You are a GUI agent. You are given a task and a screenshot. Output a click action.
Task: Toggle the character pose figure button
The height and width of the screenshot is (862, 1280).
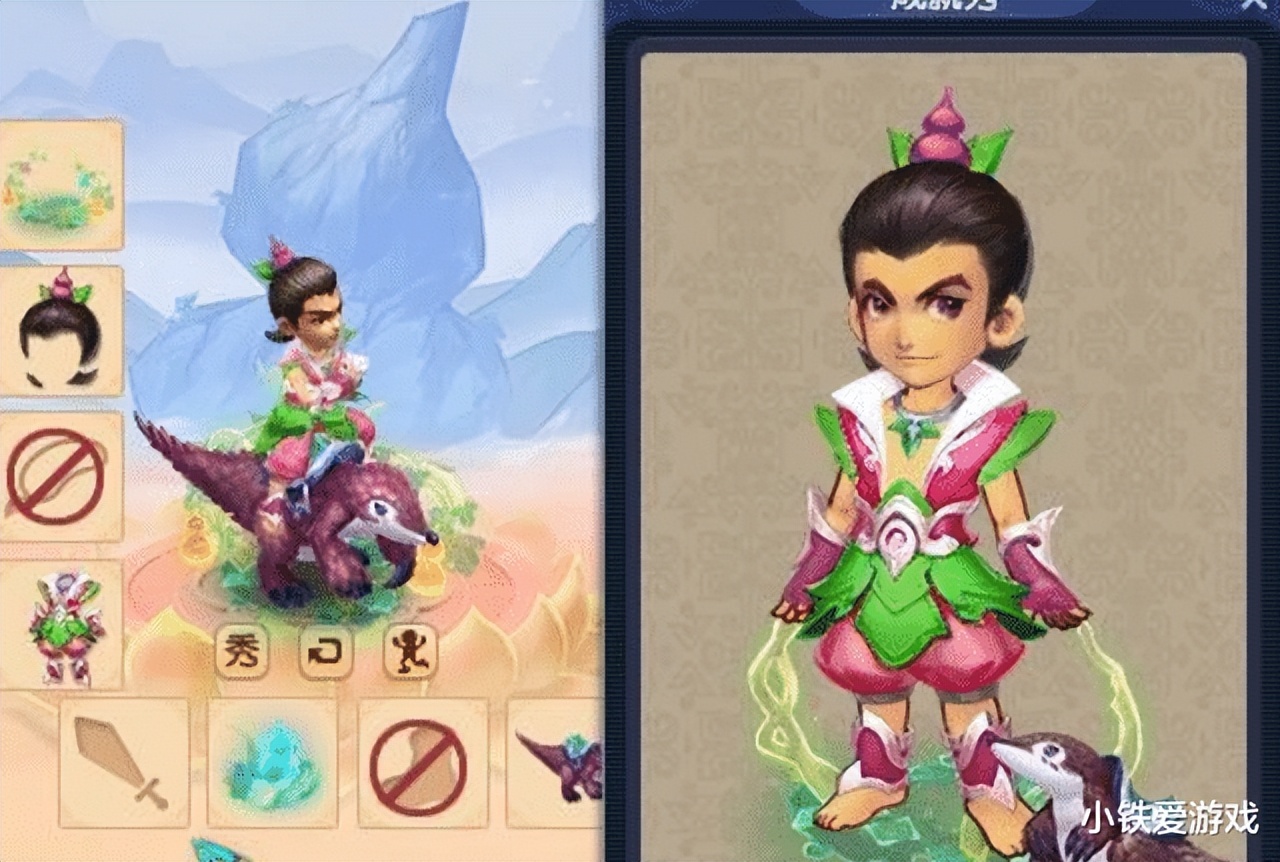point(410,651)
